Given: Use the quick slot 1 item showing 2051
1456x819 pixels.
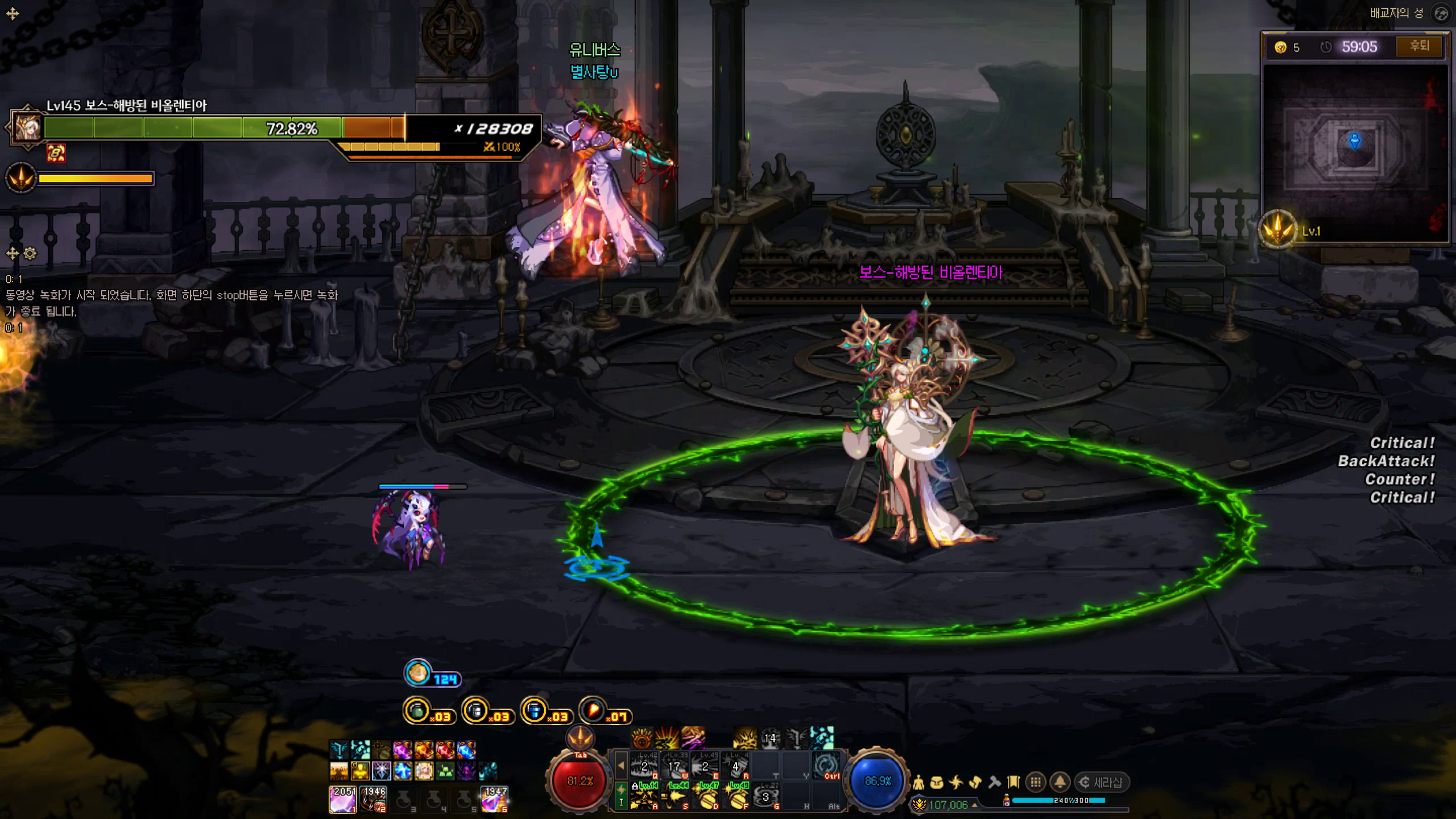Looking at the screenshot, I should click(343, 799).
